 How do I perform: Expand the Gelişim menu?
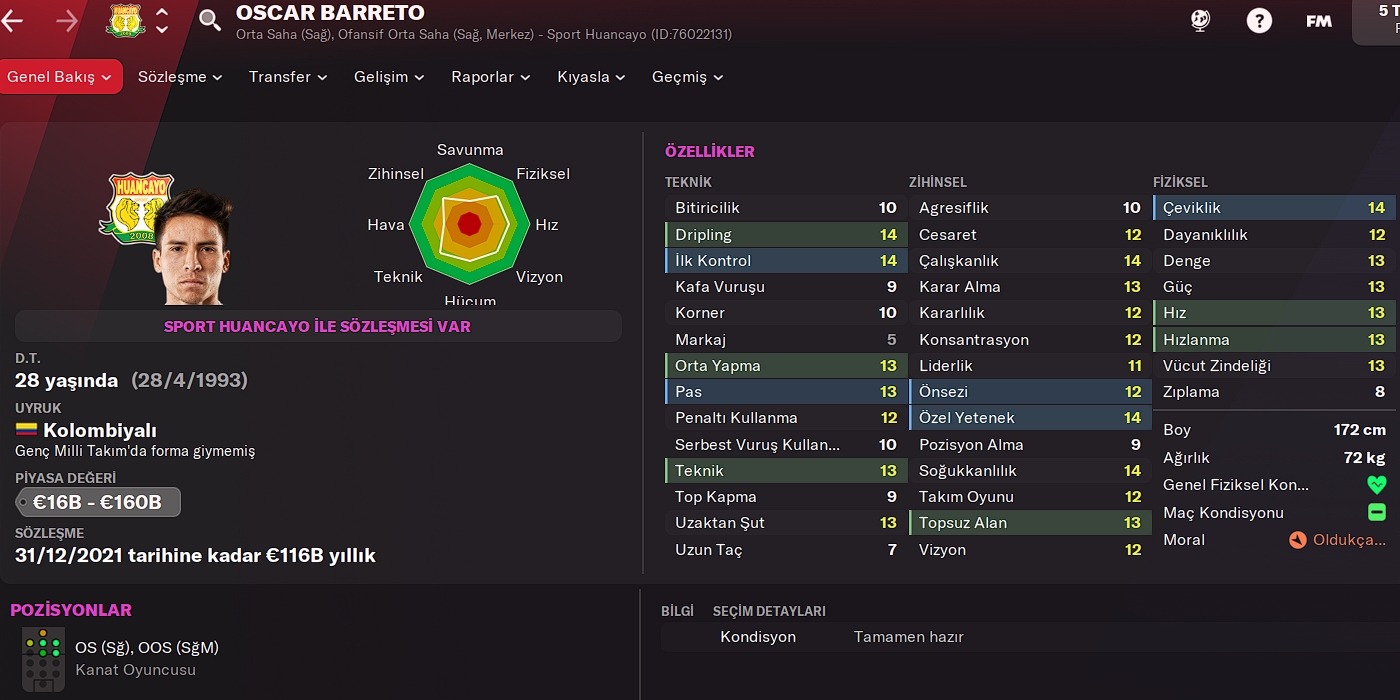pyautogui.click(x=389, y=77)
